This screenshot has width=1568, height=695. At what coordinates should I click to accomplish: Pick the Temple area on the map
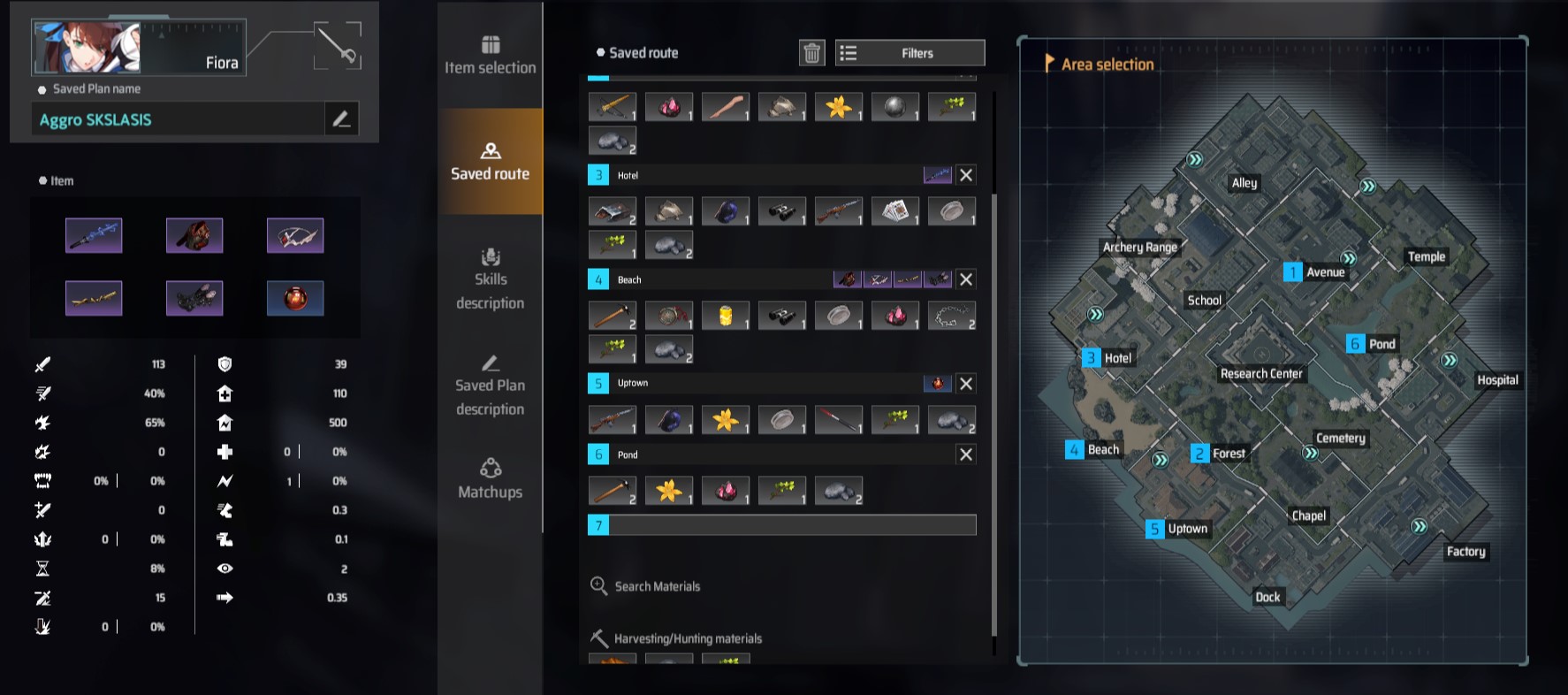[1426, 256]
